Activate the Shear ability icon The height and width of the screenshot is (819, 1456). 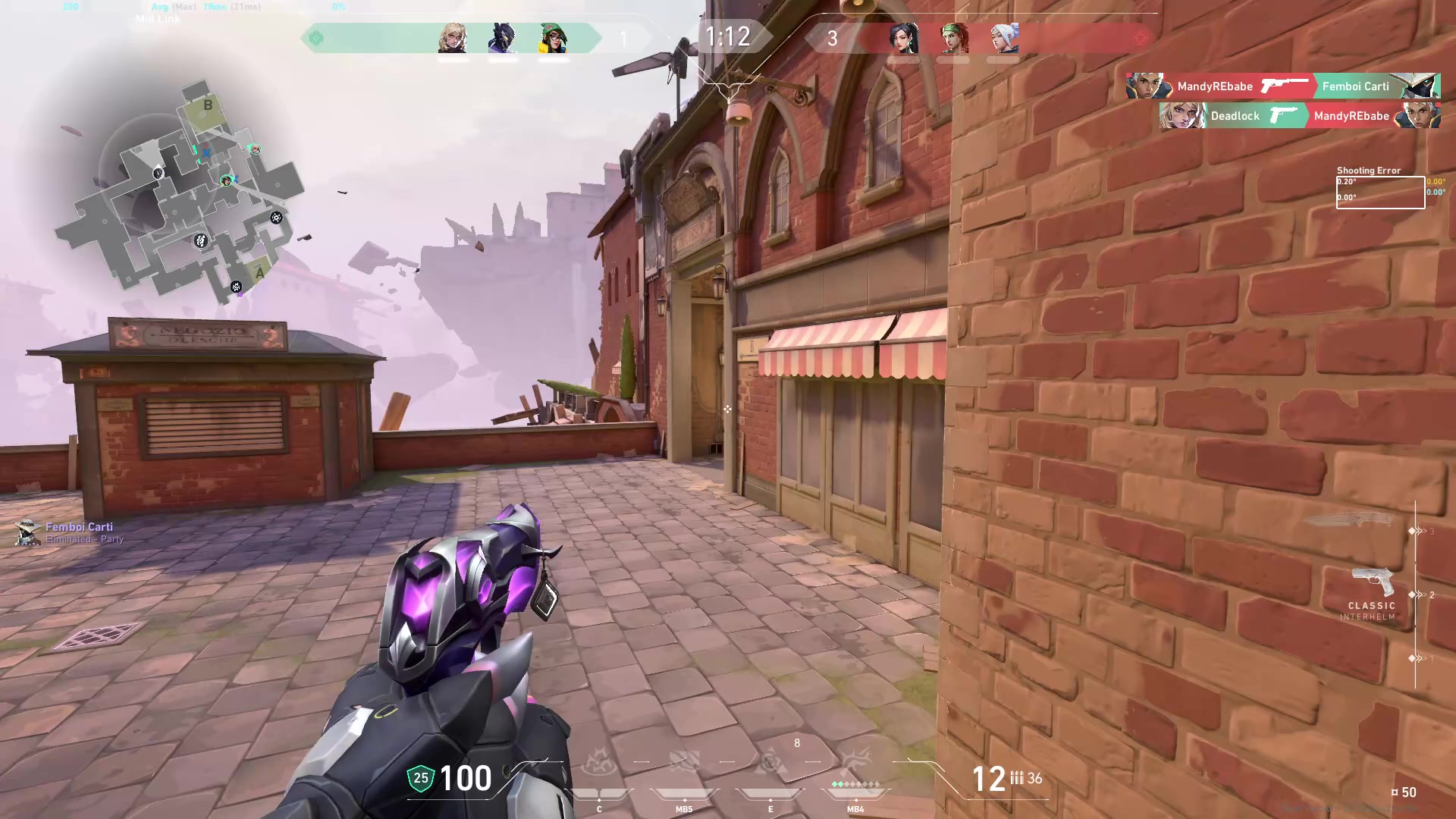click(x=684, y=762)
